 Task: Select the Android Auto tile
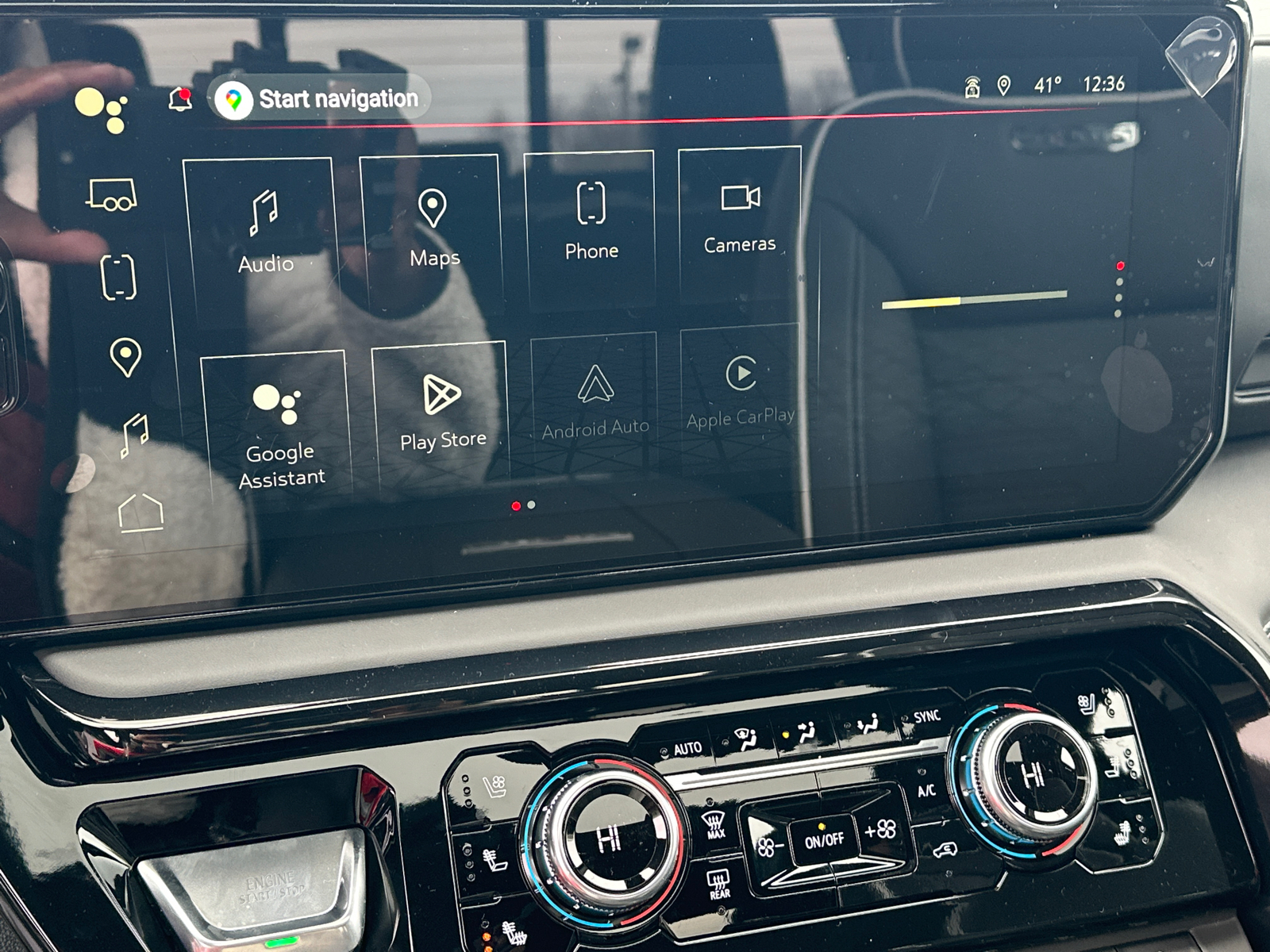coord(595,402)
